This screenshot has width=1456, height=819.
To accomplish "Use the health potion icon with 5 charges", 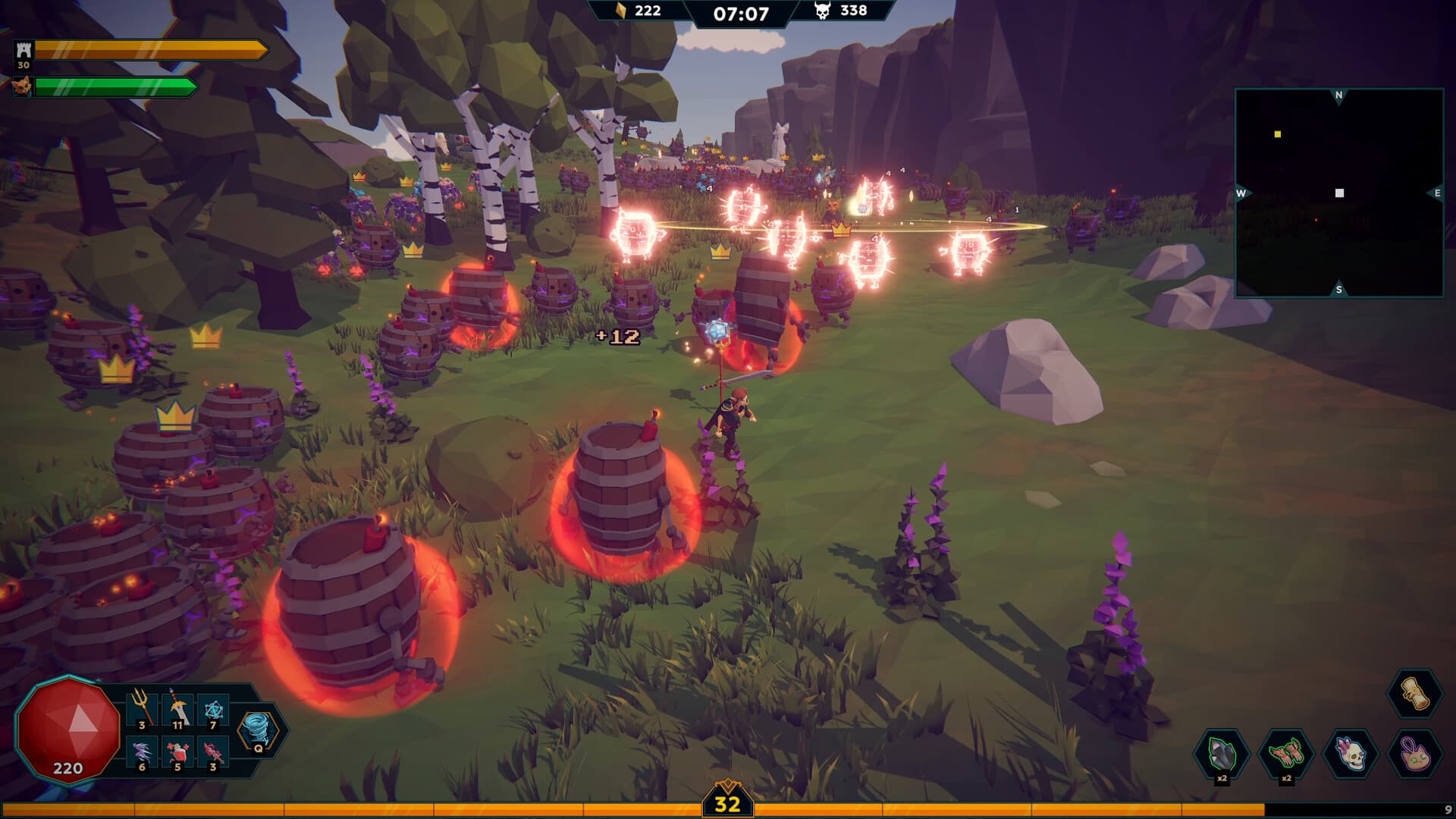I will [180, 752].
